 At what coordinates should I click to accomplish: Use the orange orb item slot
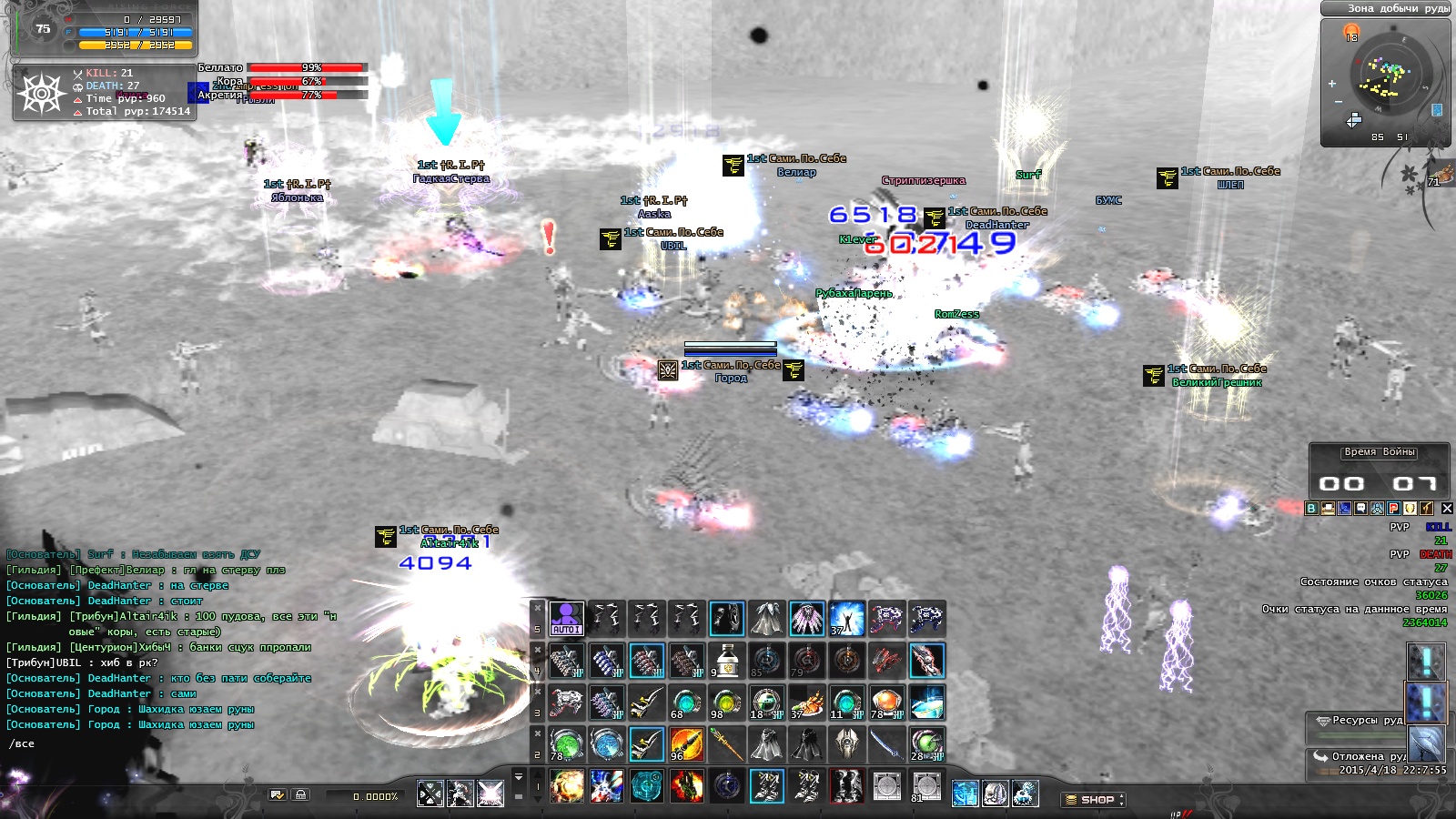click(886, 703)
